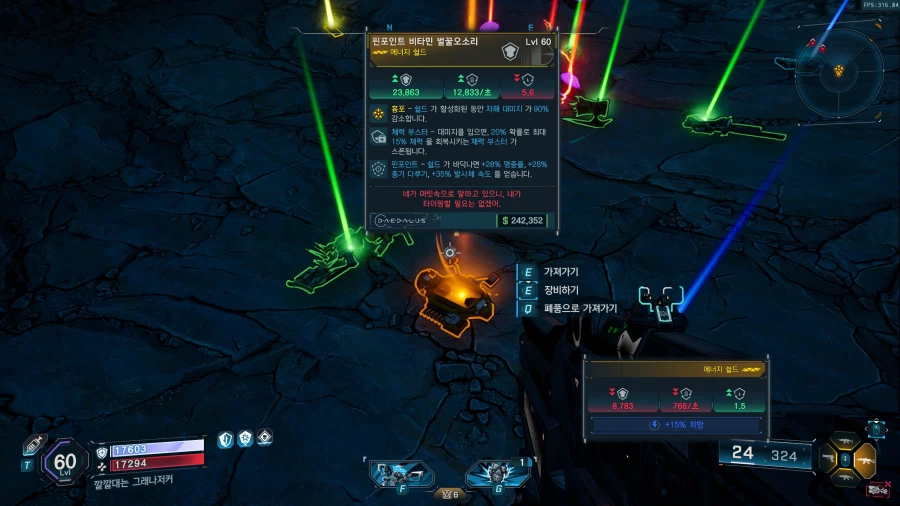Click the circular minimap radar
The height and width of the screenshot is (506, 900).
(x=840, y=71)
